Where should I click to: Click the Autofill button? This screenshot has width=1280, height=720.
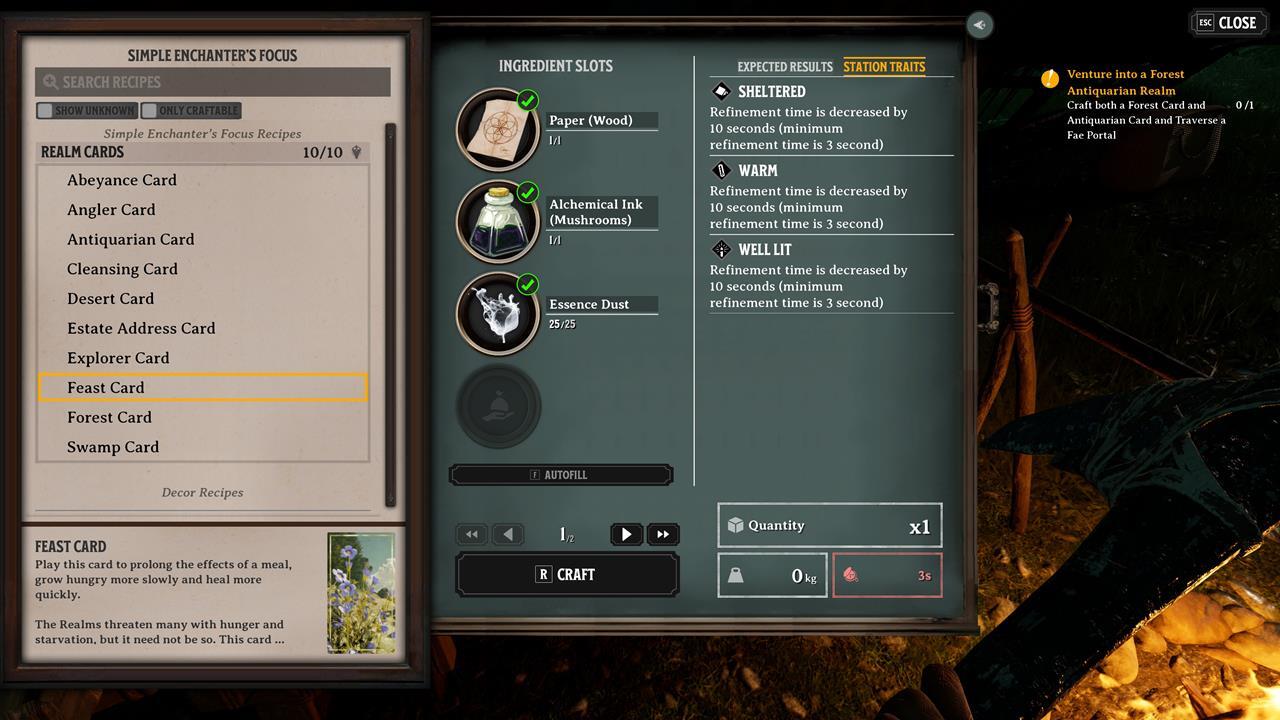click(560, 475)
